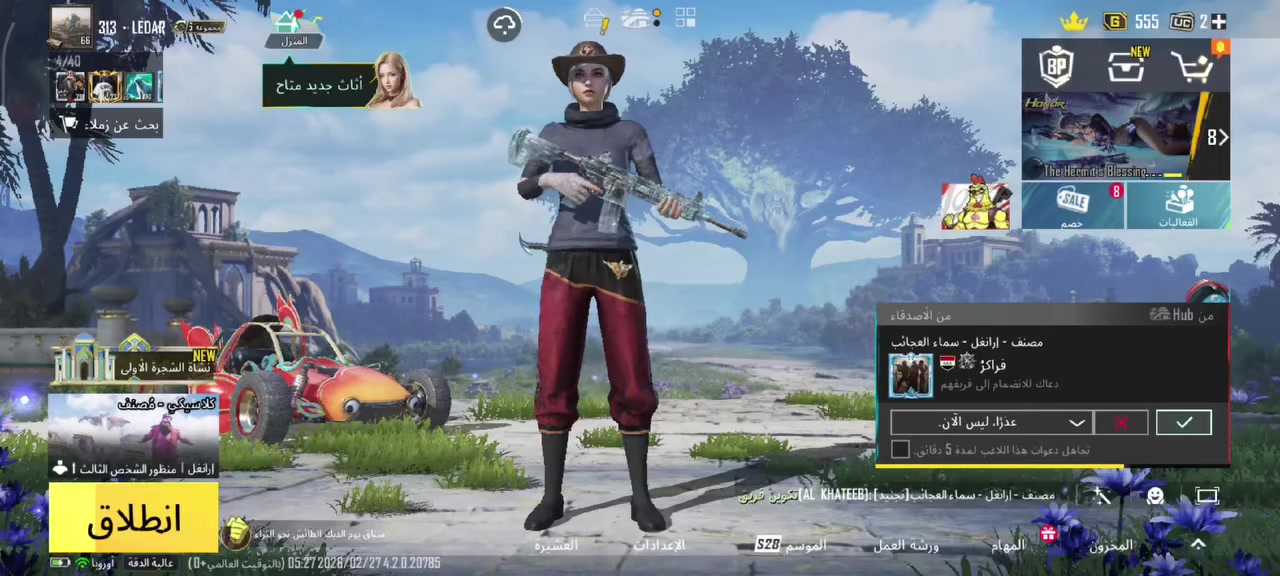This screenshot has width=1280, height=576.
Task: Decline the team invitation with the red X
Action: click(1121, 423)
